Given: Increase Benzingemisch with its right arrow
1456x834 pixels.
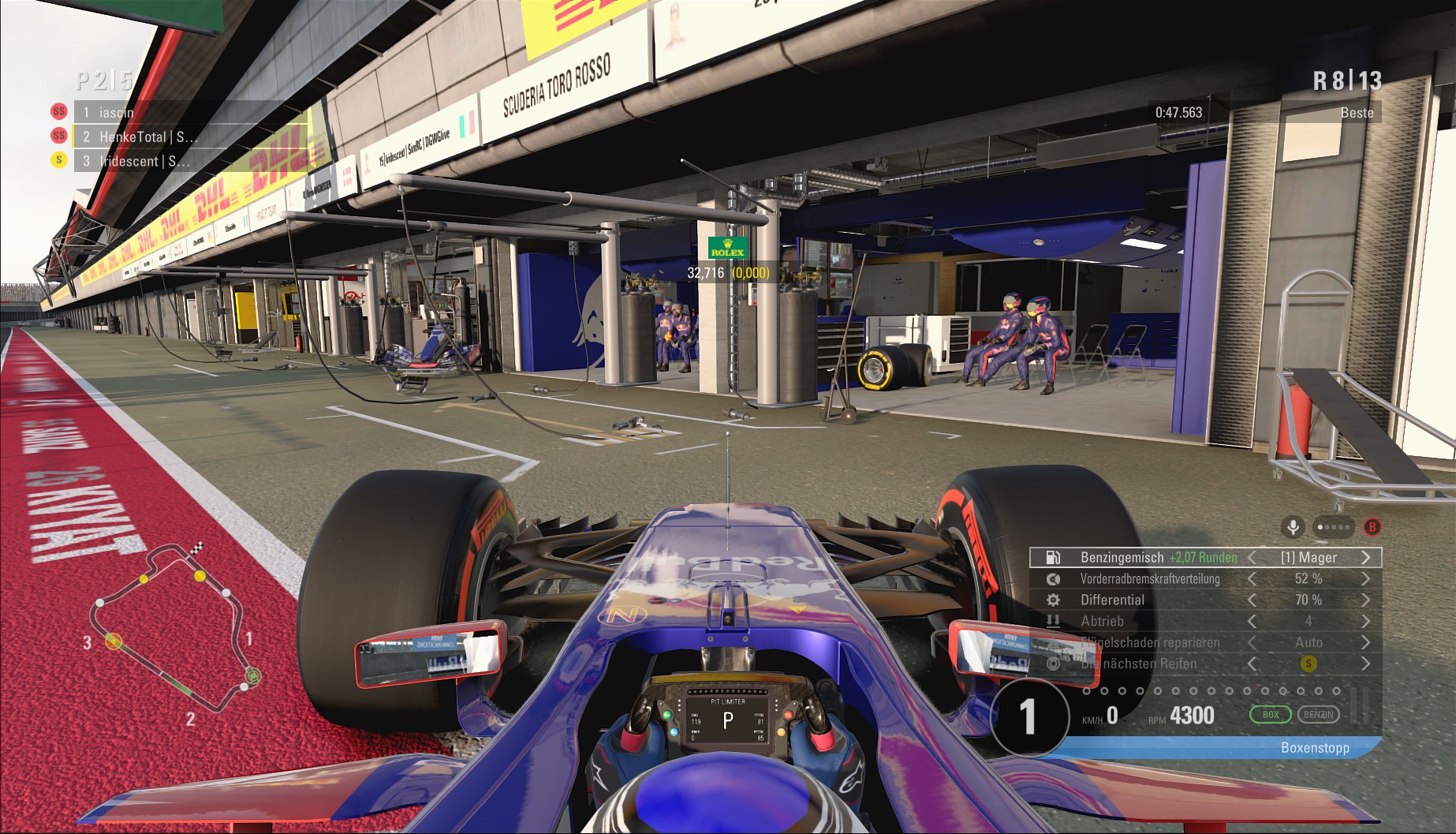Looking at the screenshot, I should (1366, 557).
